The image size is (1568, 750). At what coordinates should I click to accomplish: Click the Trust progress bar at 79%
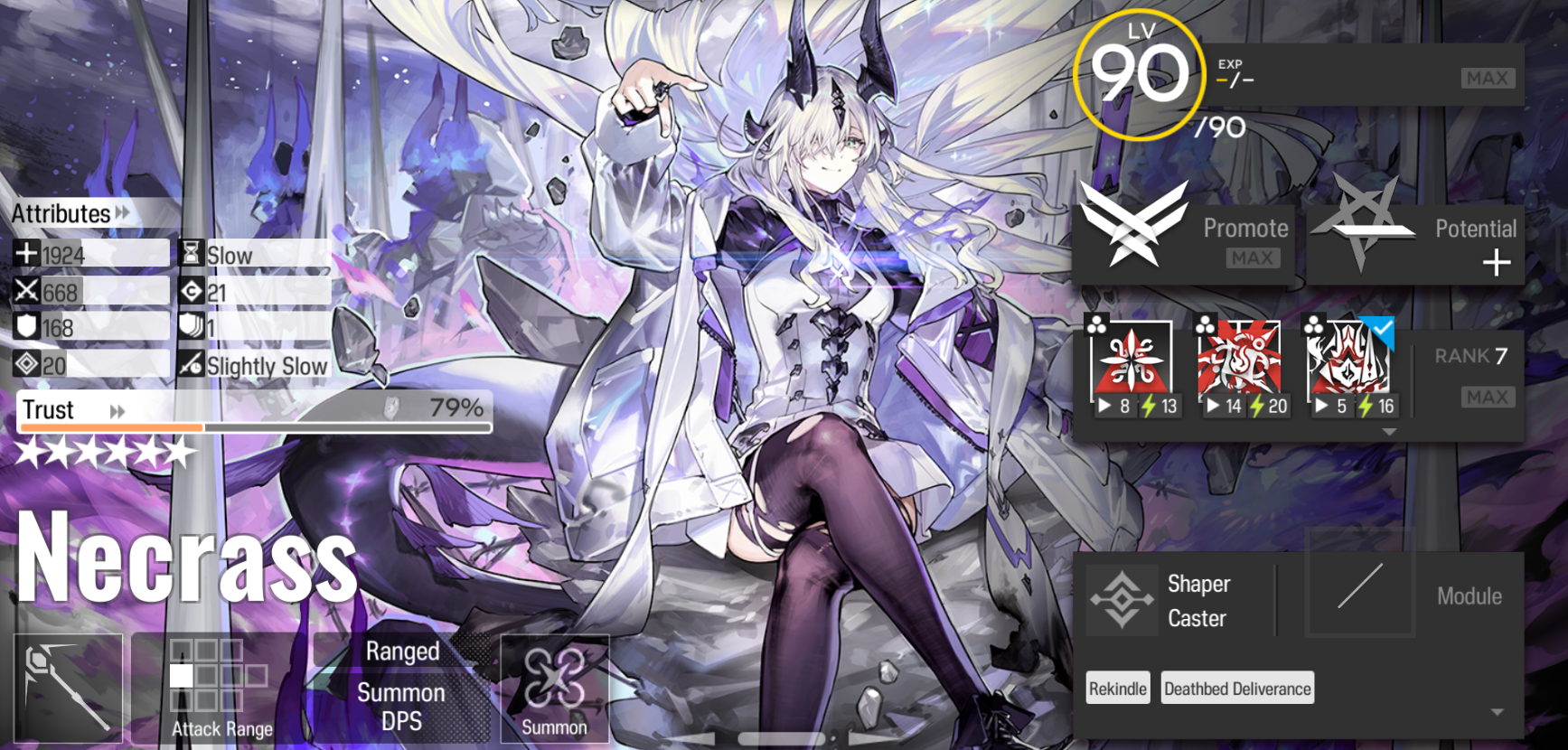point(253,425)
